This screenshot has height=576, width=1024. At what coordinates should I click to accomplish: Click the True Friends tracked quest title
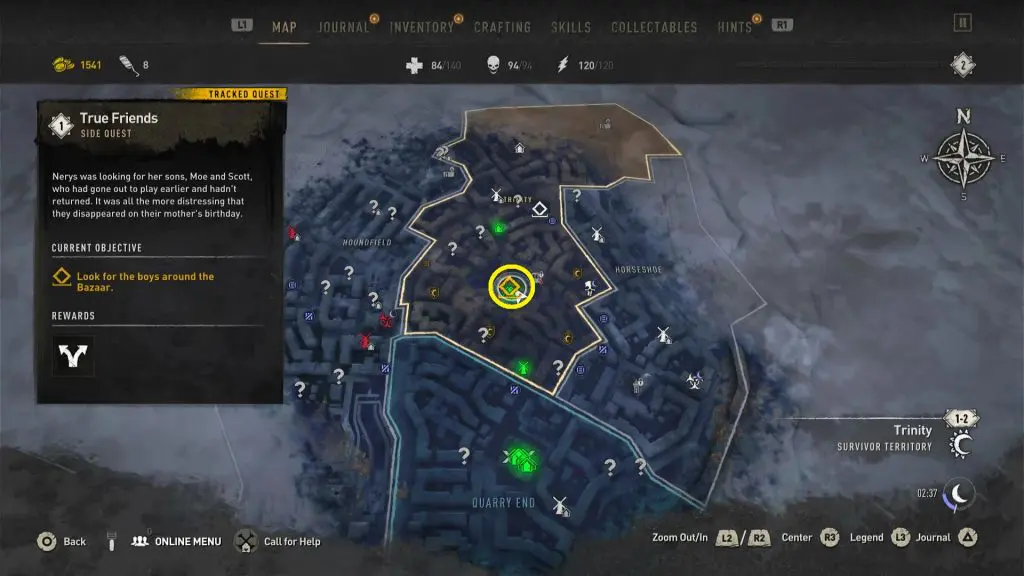tap(119, 118)
